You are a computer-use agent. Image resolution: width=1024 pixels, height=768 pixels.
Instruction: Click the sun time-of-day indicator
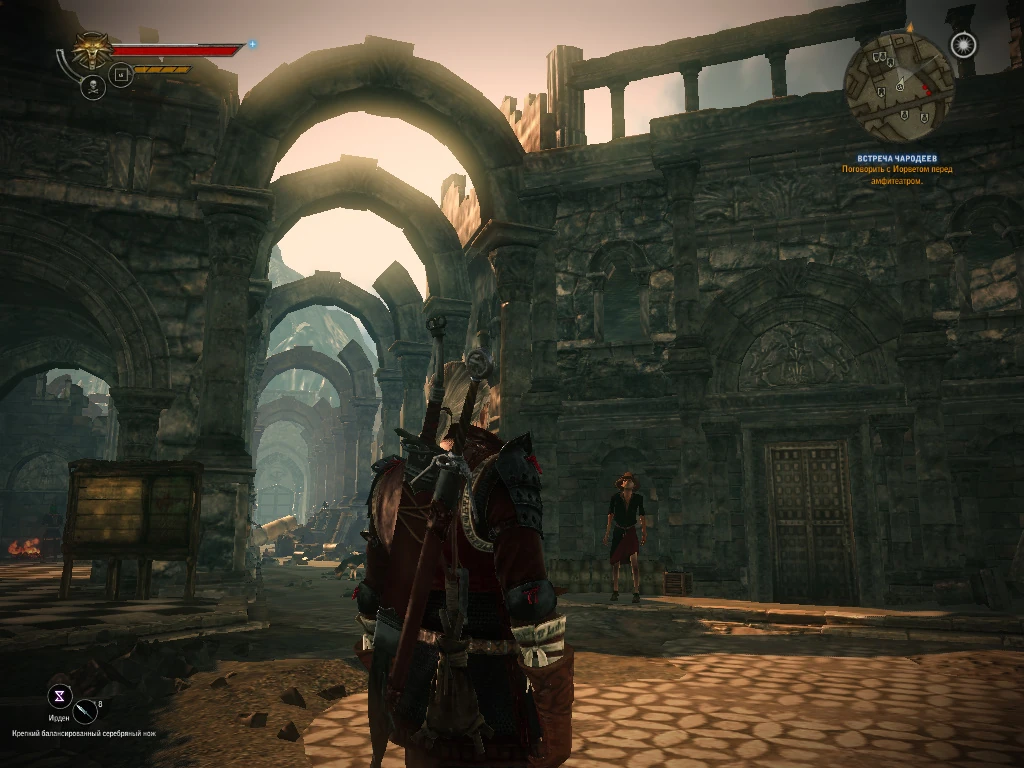(x=962, y=45)
